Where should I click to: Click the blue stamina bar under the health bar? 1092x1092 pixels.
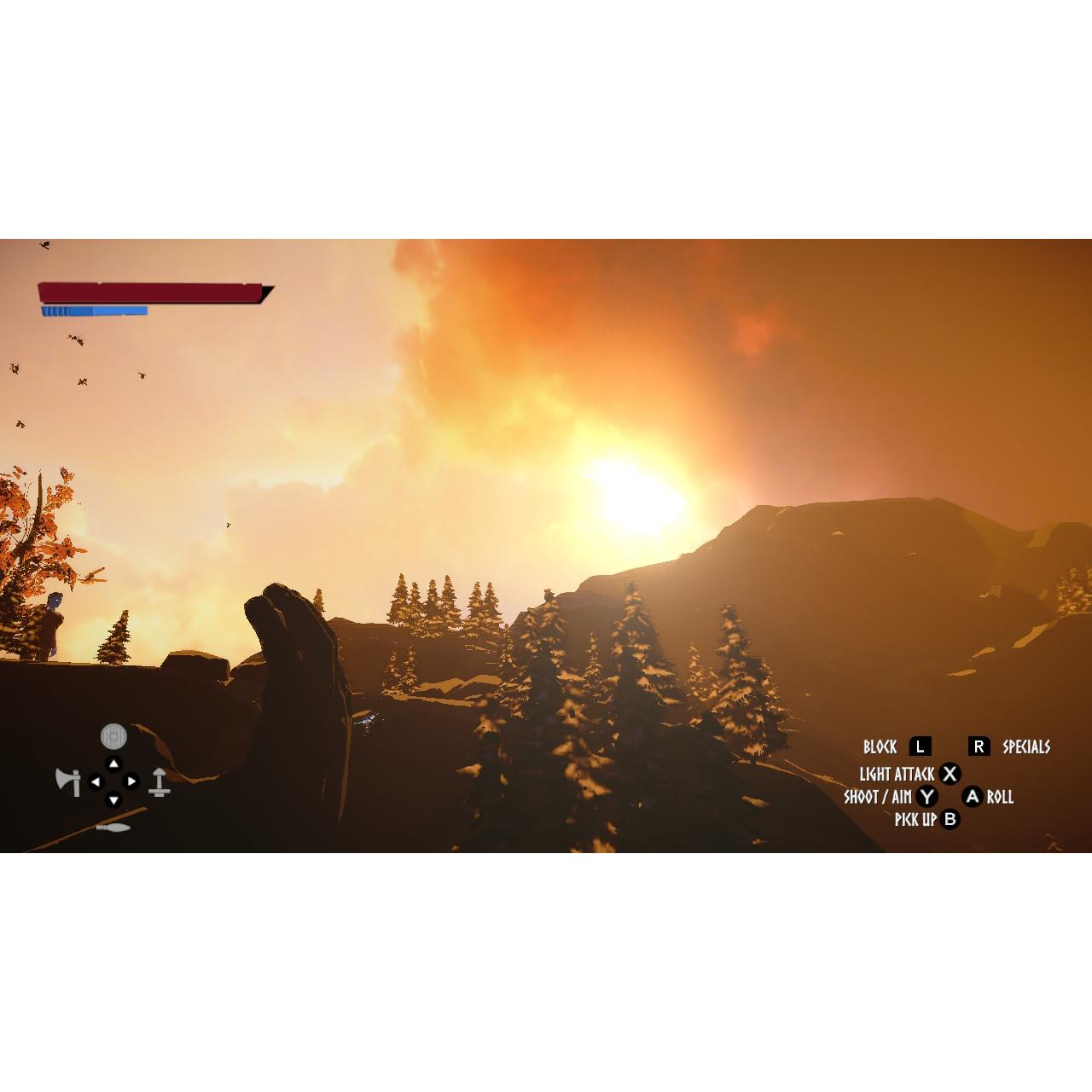(x=94, y=311)
